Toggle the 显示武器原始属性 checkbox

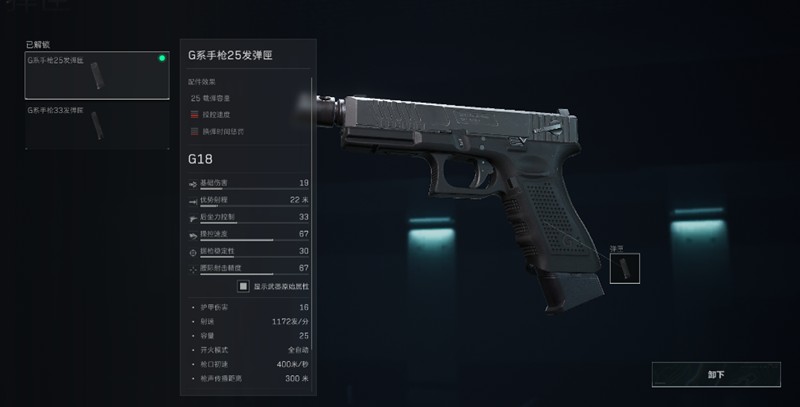tap(242, 285)
